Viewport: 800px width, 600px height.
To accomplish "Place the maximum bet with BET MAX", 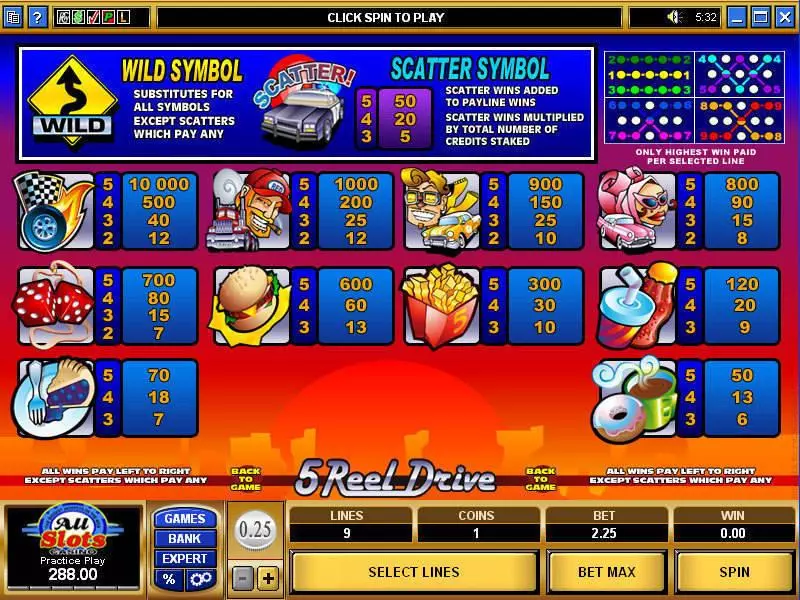I will [607, 572].
